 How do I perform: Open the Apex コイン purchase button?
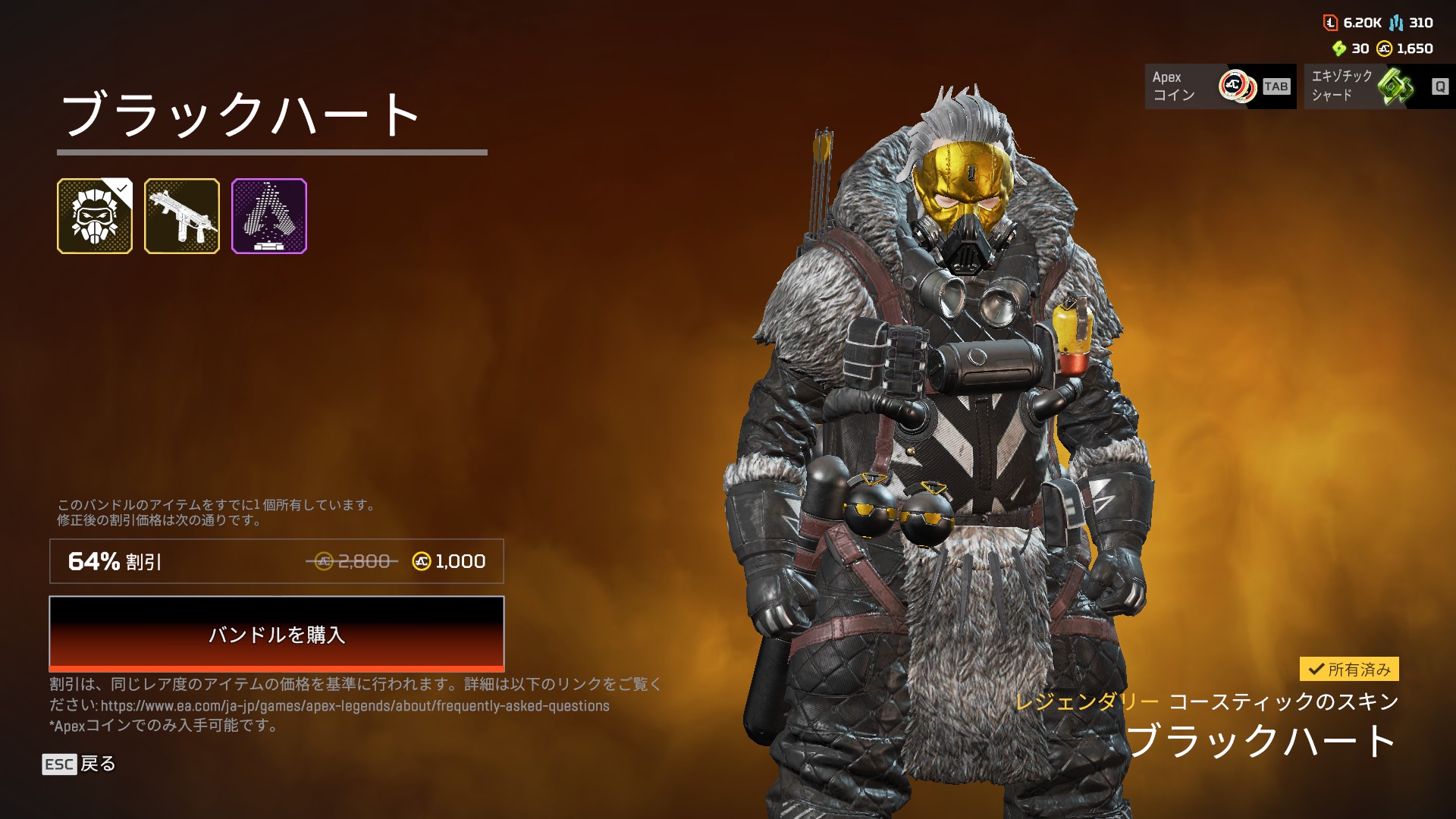(x=1219, y=86)
